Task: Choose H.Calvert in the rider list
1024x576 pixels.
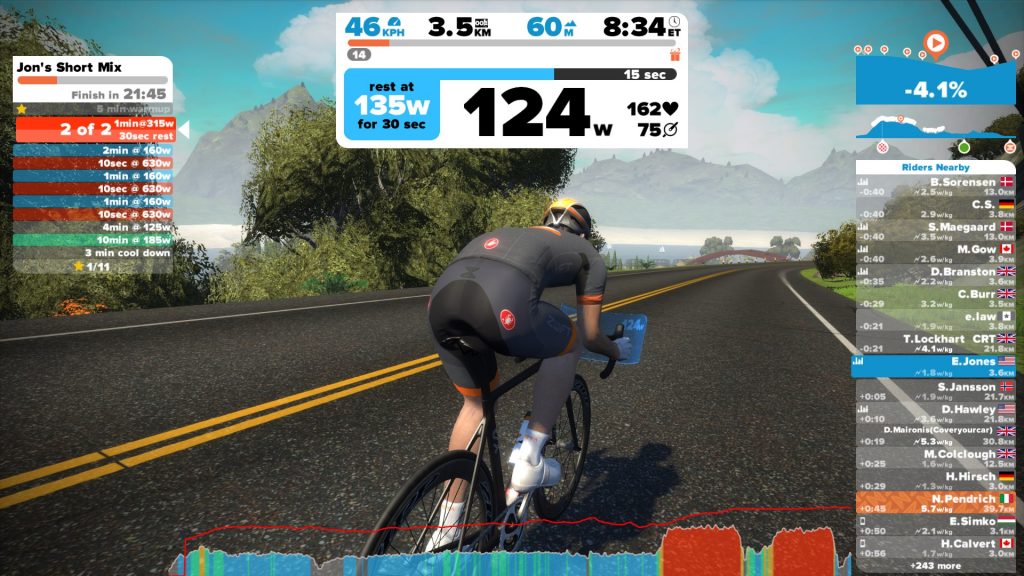Action: coord(935,548)
